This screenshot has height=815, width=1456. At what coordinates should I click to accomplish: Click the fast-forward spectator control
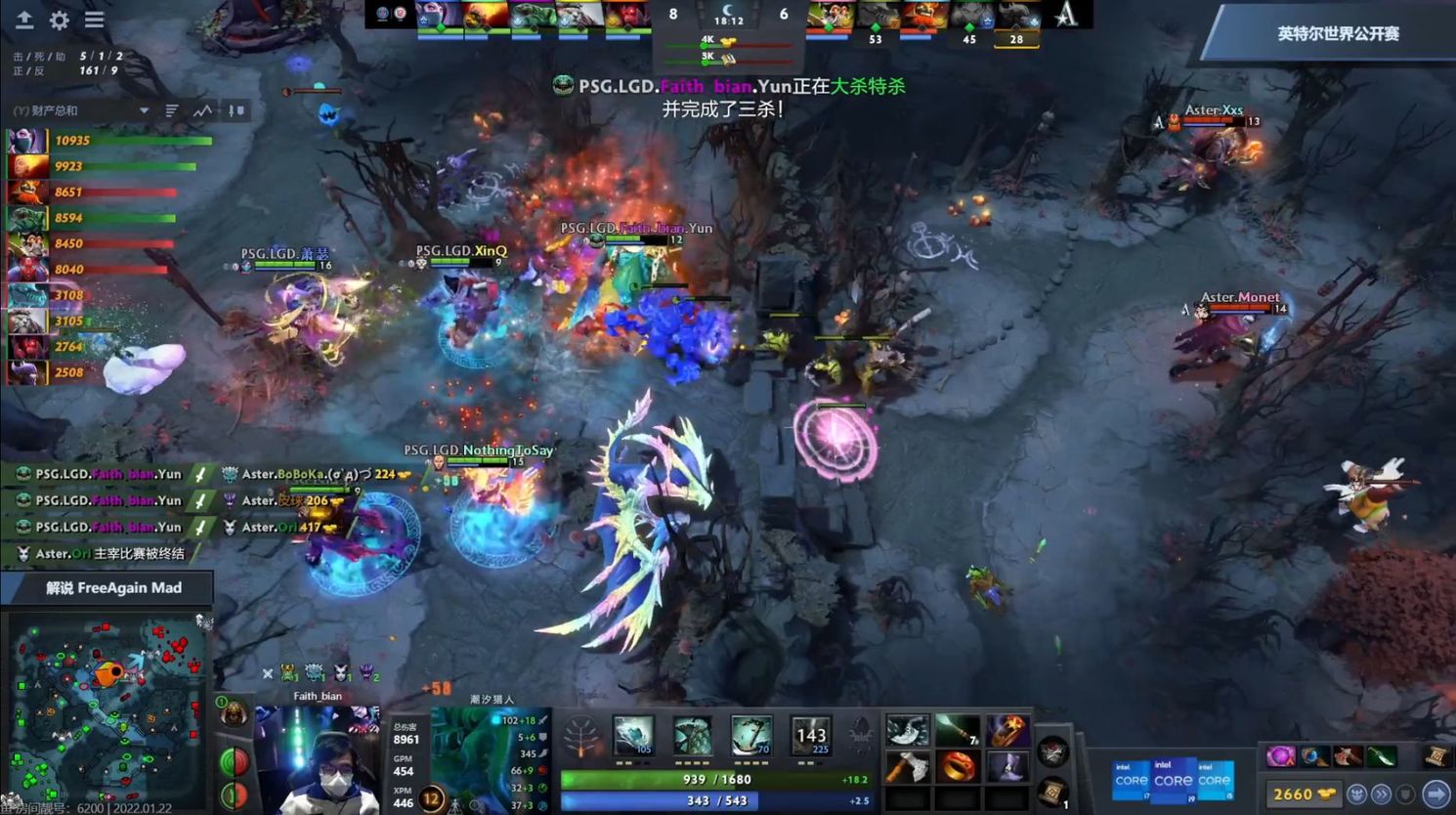pyautogui.click(x=1381, y=794)
